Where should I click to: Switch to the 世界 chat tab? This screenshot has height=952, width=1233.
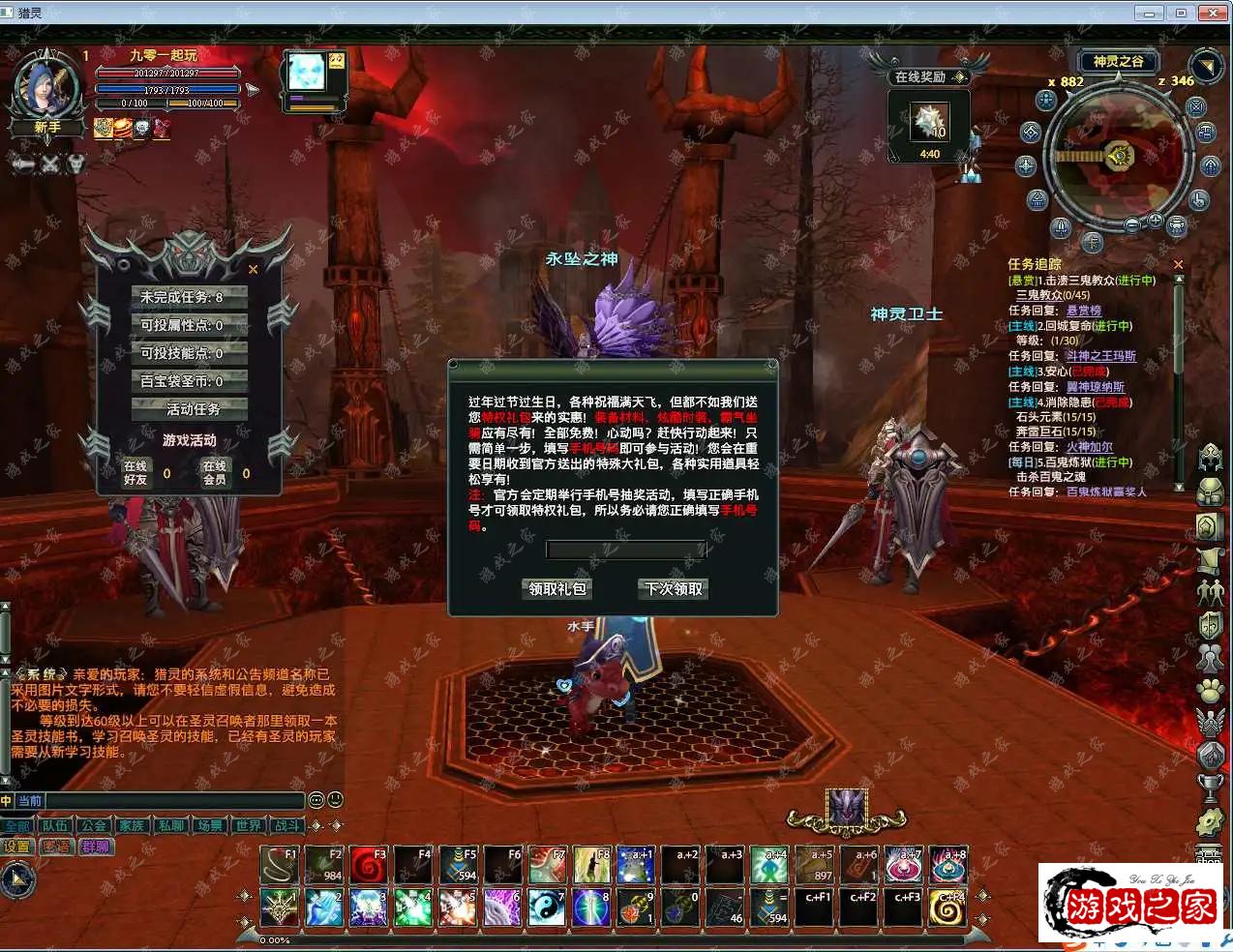coord(249,826)
